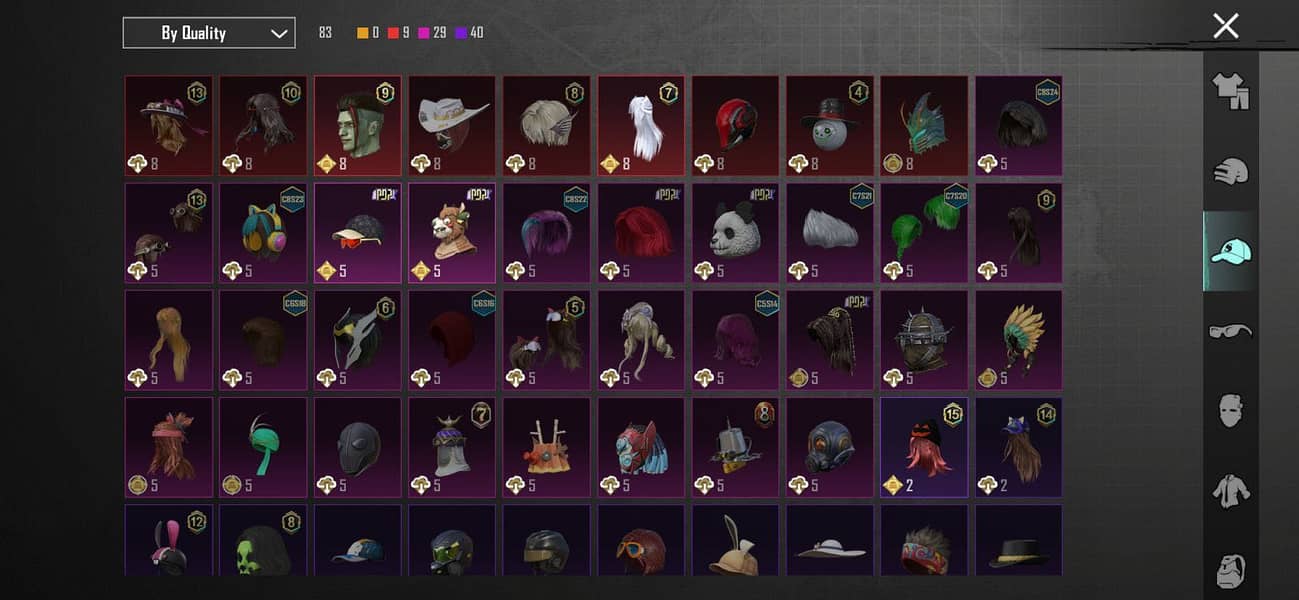This screenshot has width=1299, height=600.
Task: Select the feathered headdress item
Action: [x=1018, y=339]
